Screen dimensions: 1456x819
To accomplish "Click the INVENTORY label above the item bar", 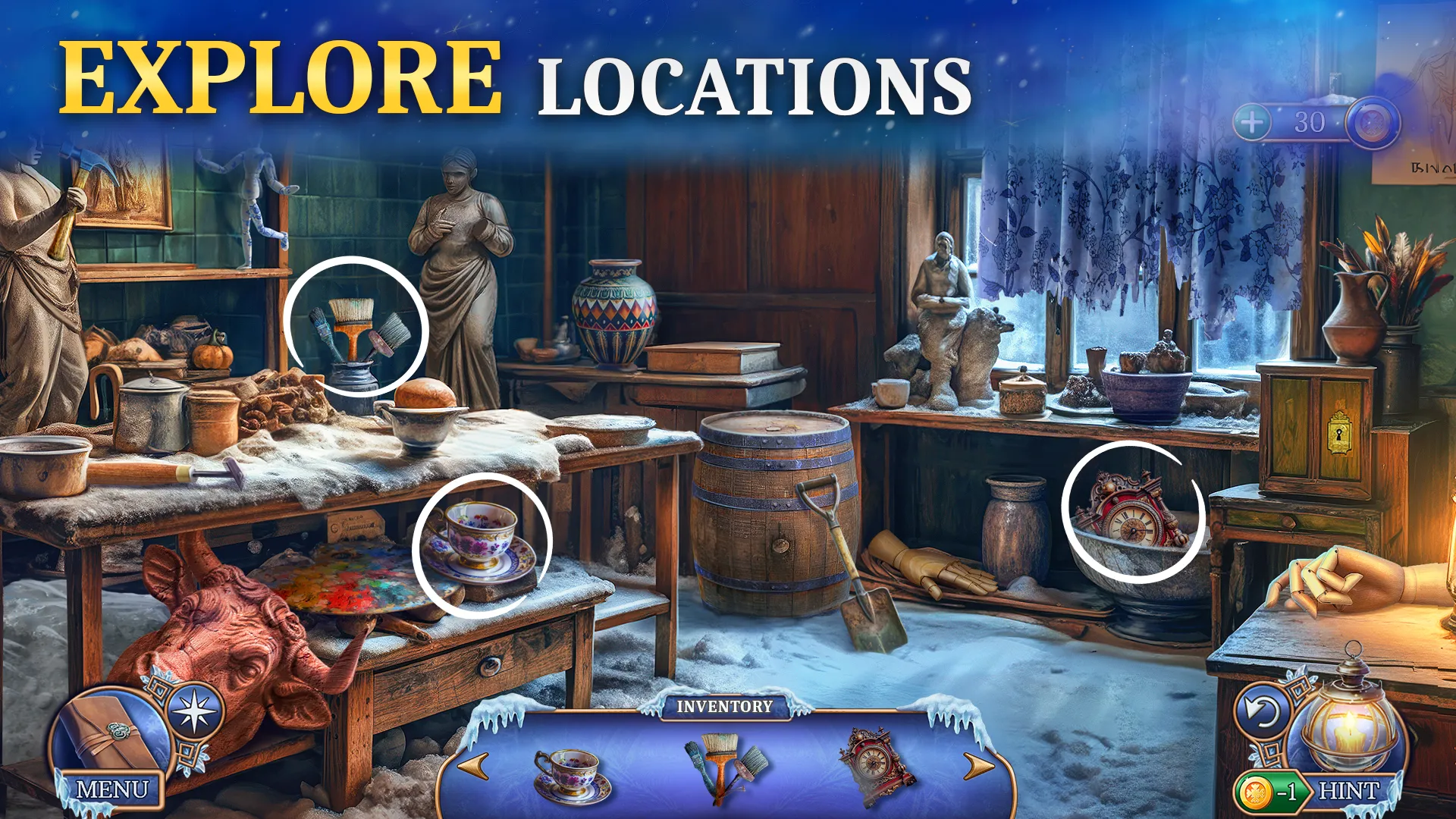I will pos(726,707).
